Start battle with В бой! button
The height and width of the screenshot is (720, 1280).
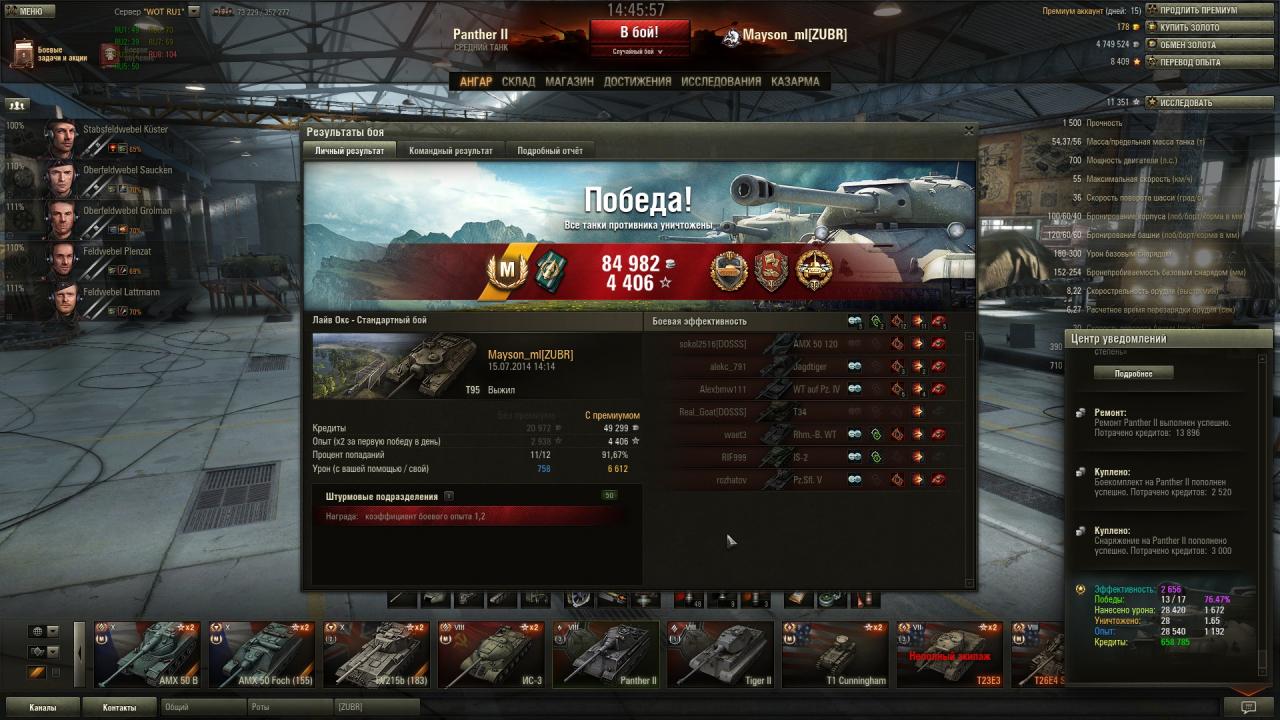(x=639, y=32)
